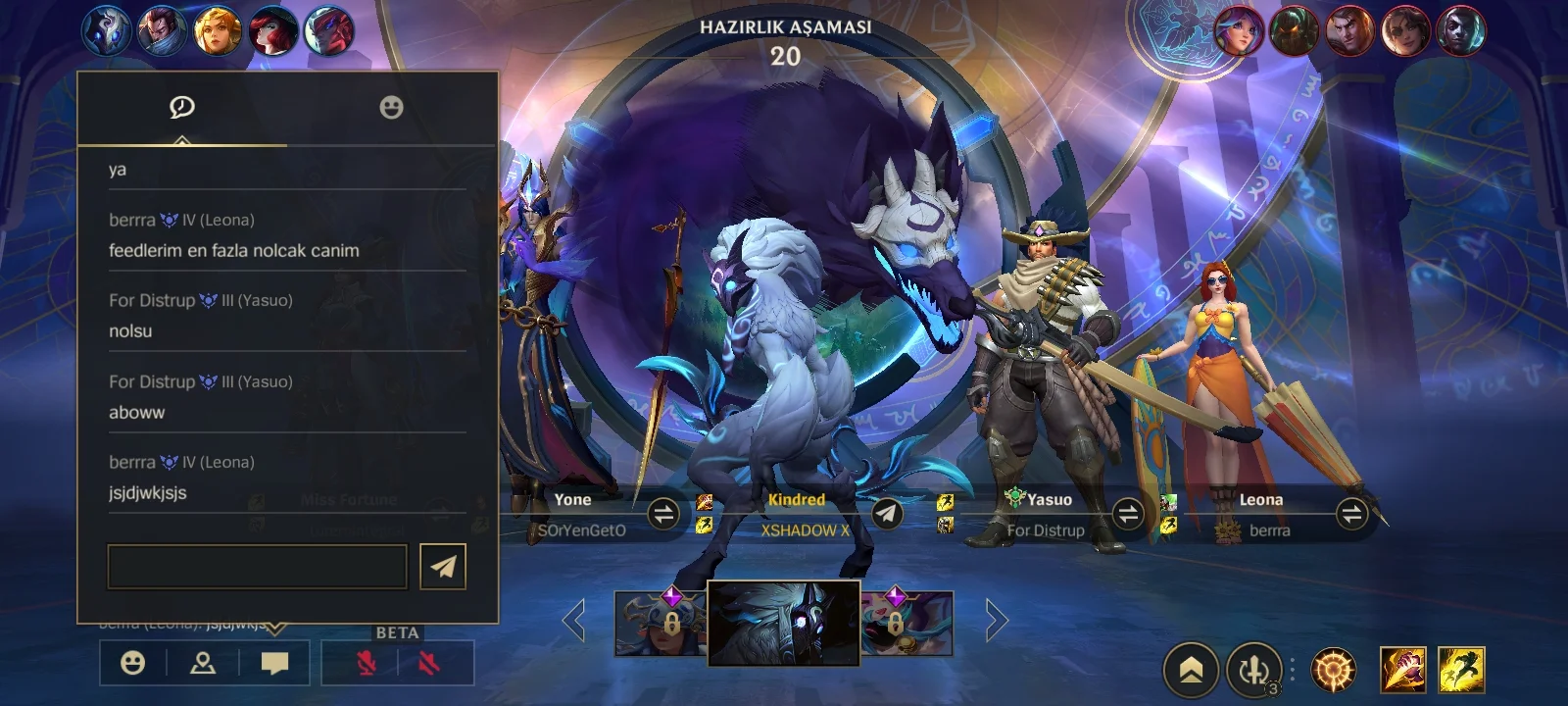Open the emoji tab in chat panel

391,108
